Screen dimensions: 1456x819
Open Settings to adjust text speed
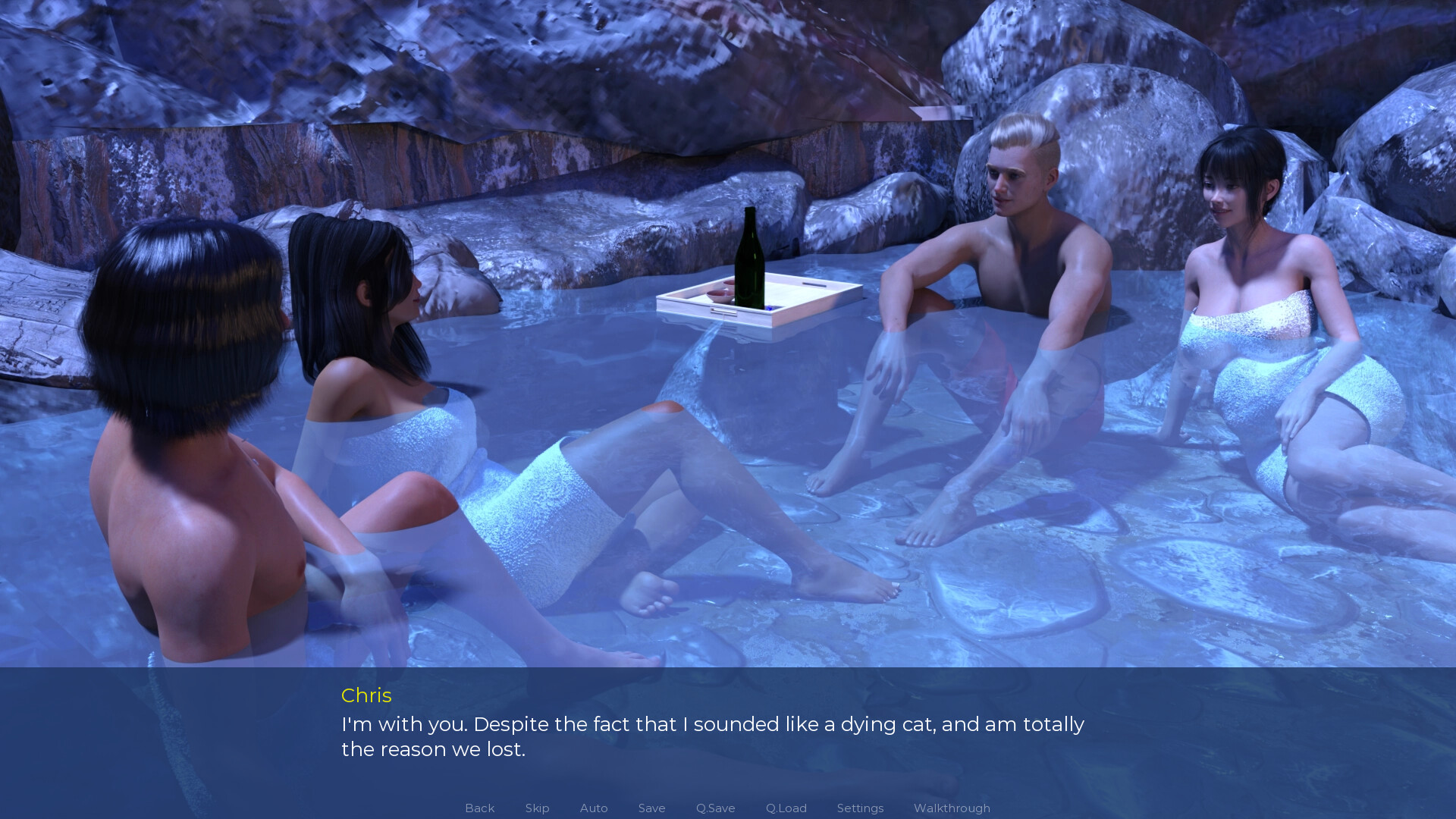coord(860,808)
